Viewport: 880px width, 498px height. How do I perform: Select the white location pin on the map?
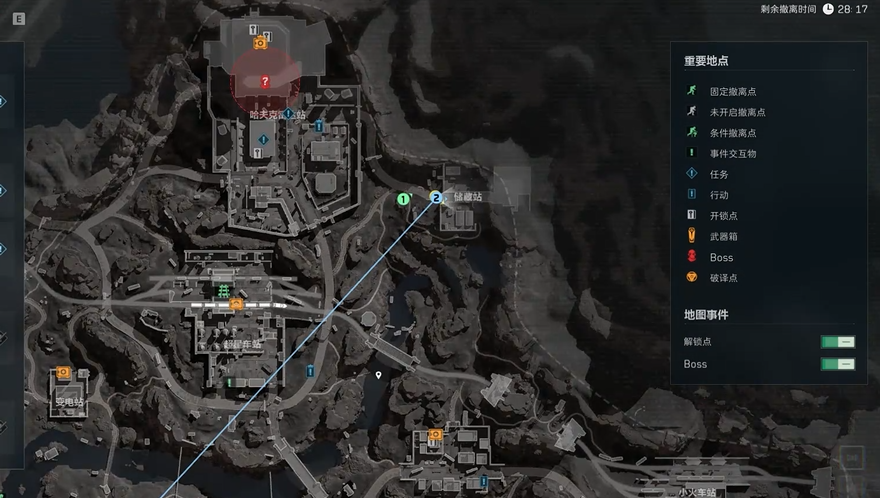click(x=378, y=375)
